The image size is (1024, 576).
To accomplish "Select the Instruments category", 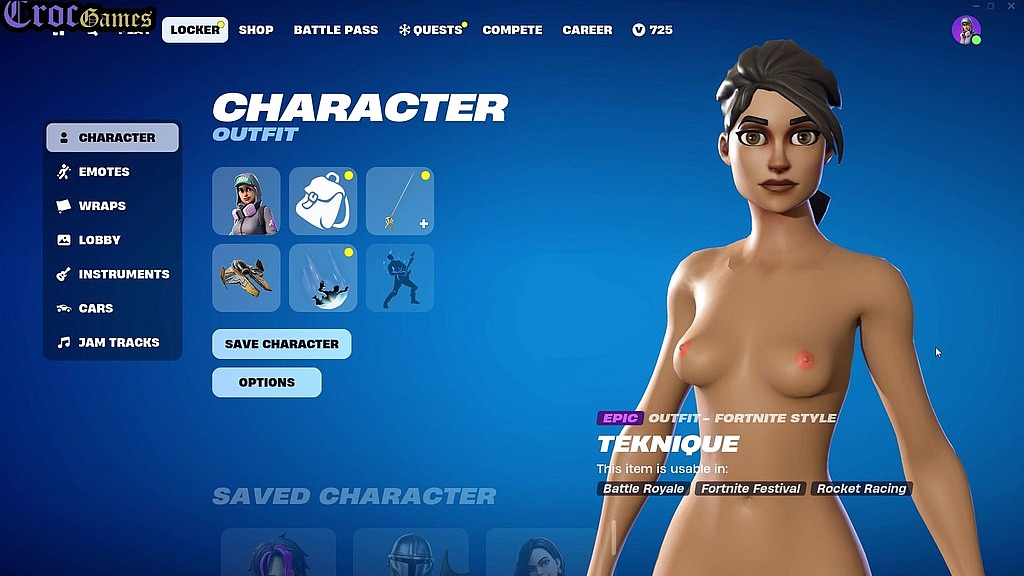I will 123,274.
